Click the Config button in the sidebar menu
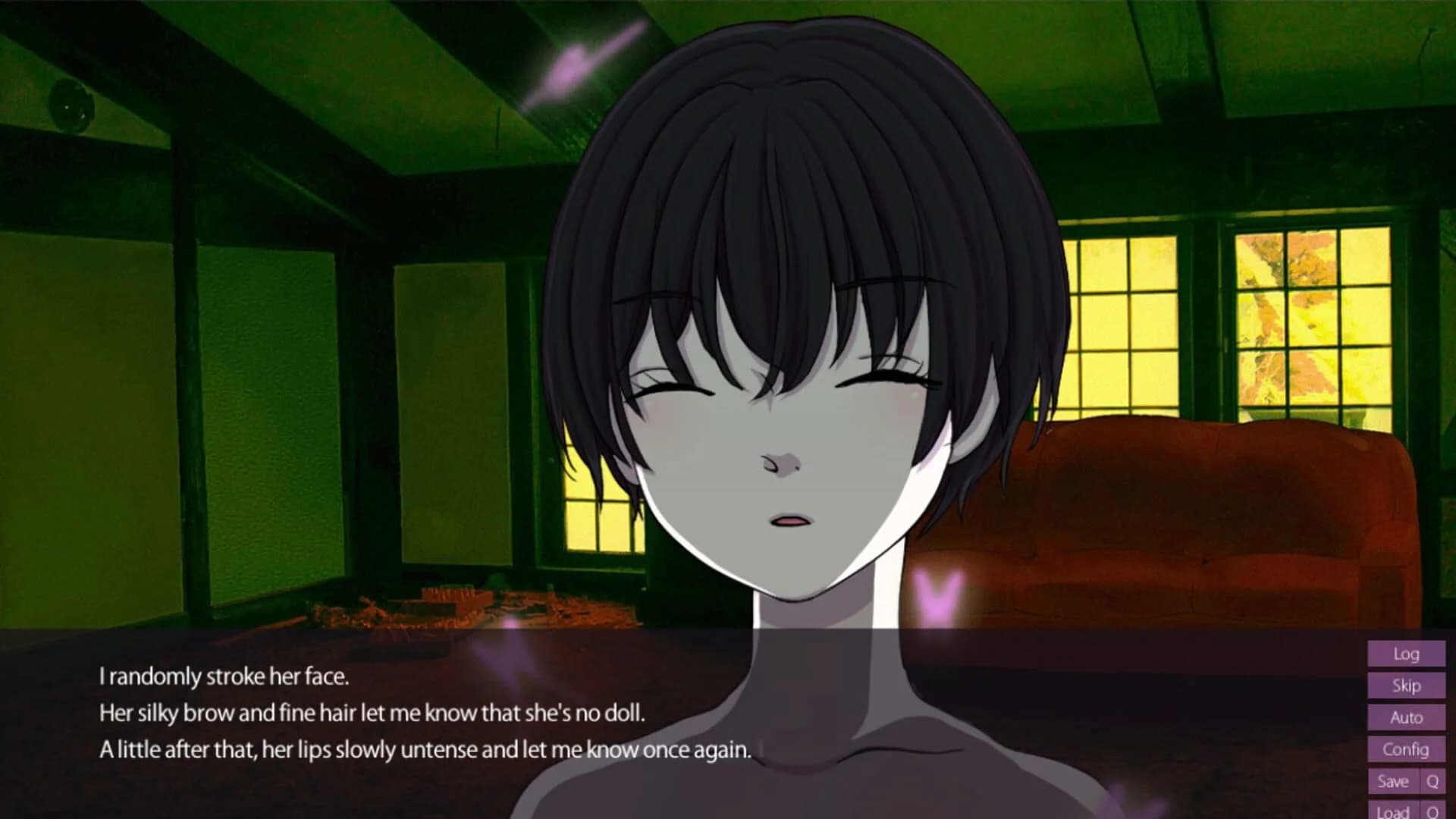 click(x=1407, y=749)
